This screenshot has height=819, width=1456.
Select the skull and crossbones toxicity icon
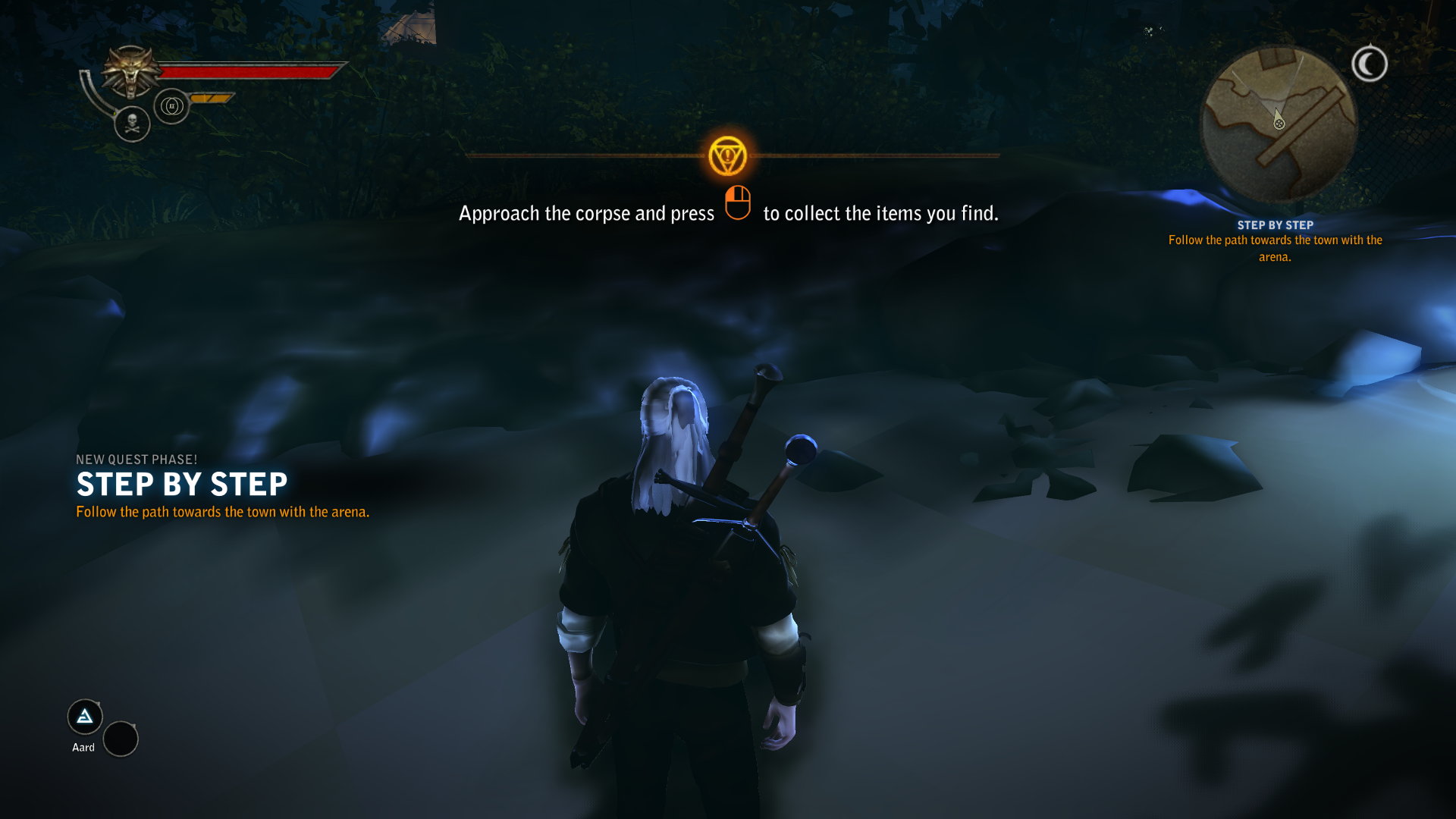click(x=132, y=123)
